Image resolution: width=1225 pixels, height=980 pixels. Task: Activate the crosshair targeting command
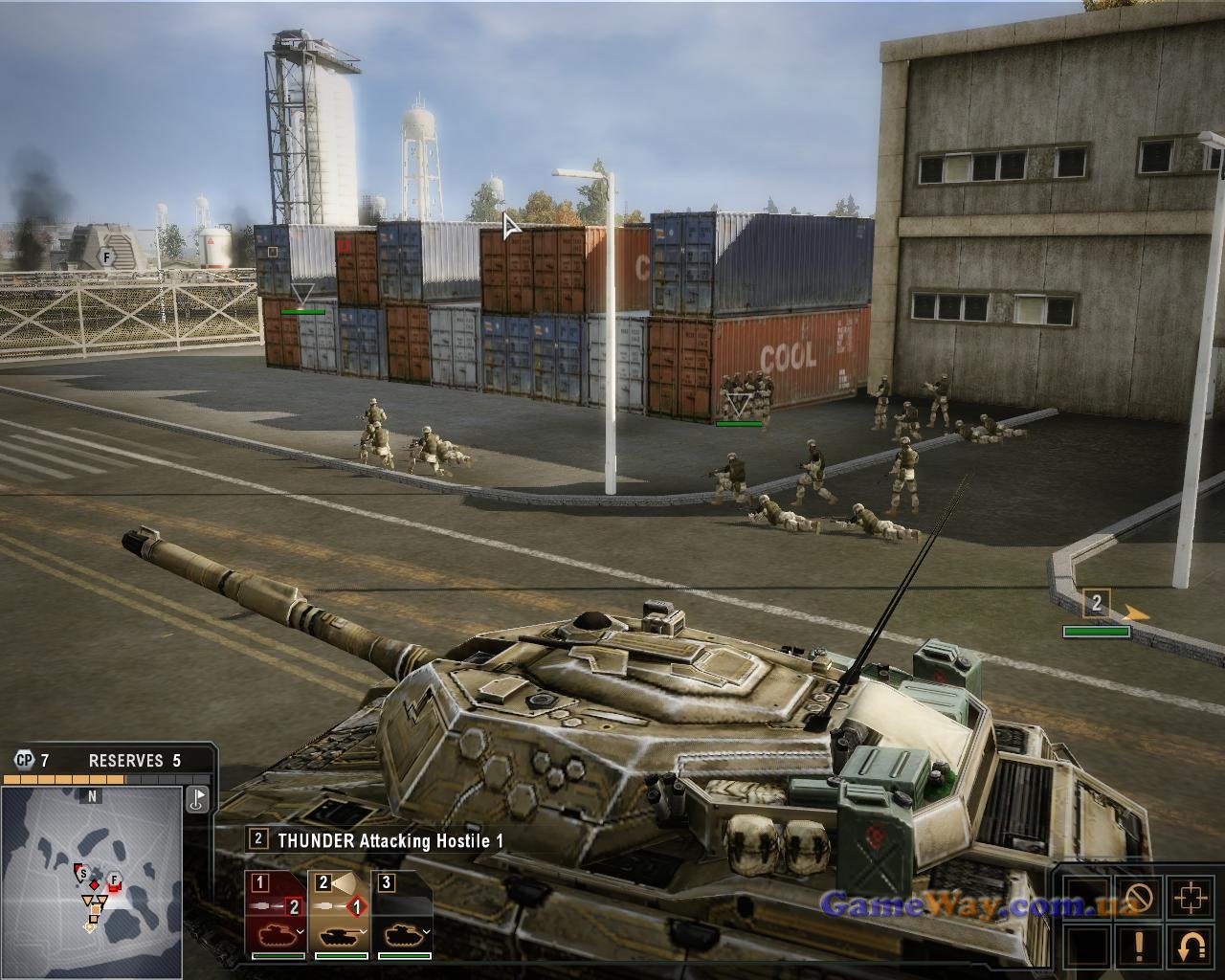(1191, 898)
